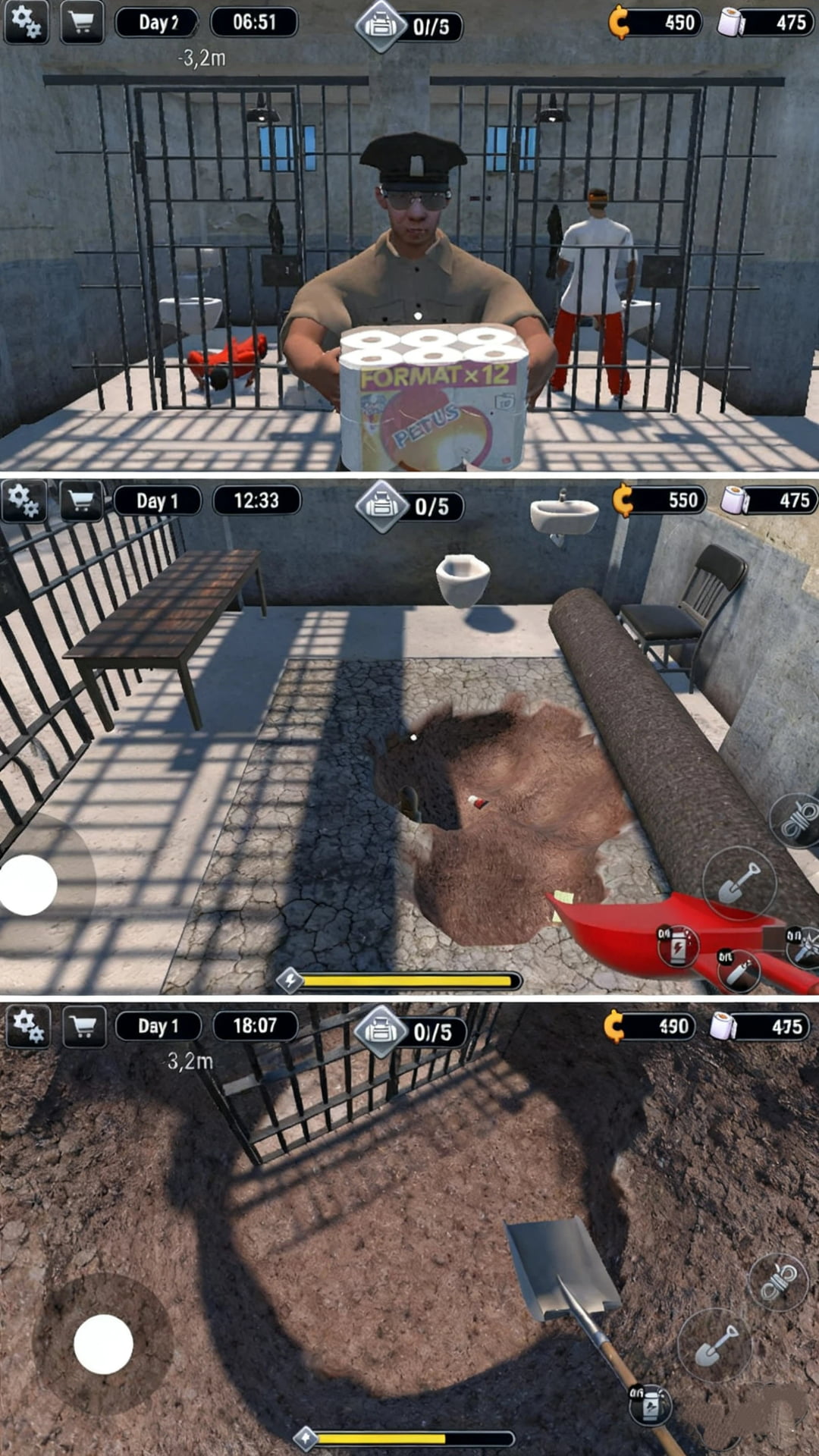Use the gas cylinder item button
Viewport: 819px width, 1456px height.
pos(739,971)
